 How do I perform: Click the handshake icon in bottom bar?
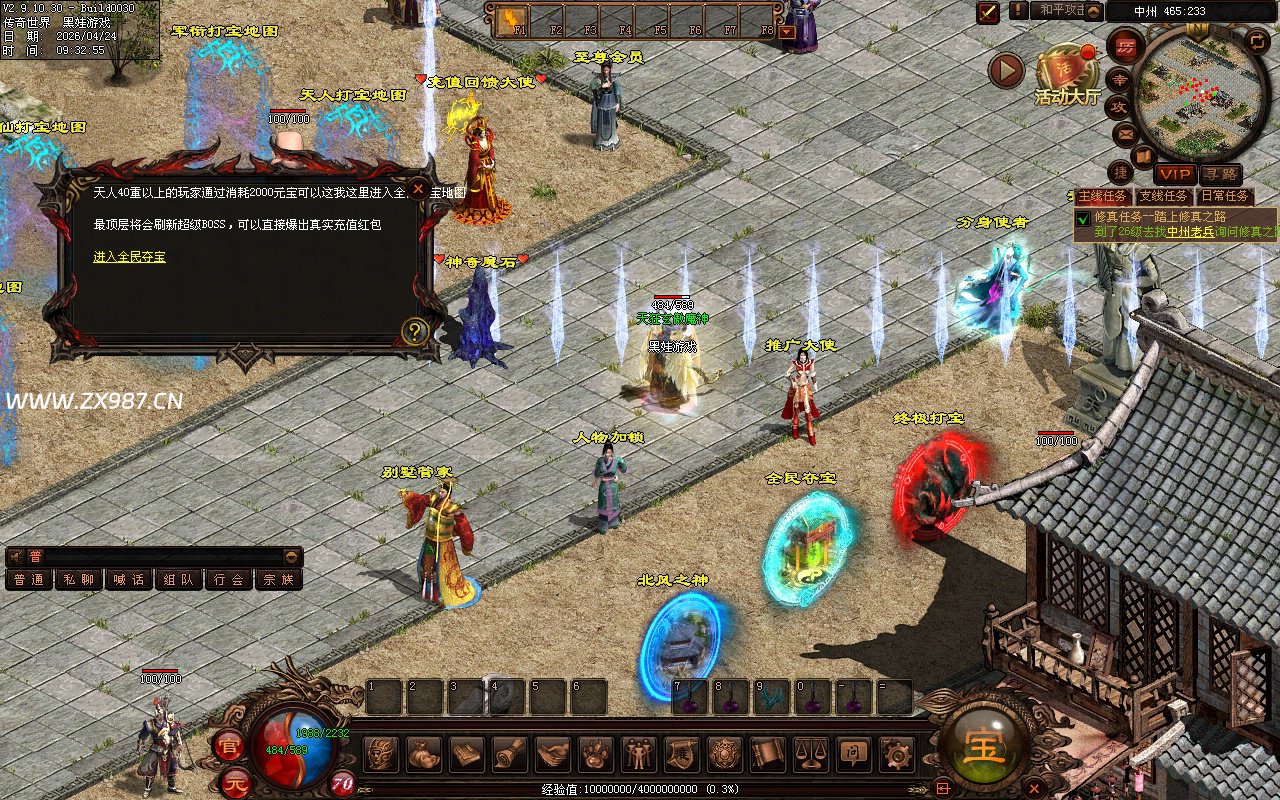tap(552, 753)
